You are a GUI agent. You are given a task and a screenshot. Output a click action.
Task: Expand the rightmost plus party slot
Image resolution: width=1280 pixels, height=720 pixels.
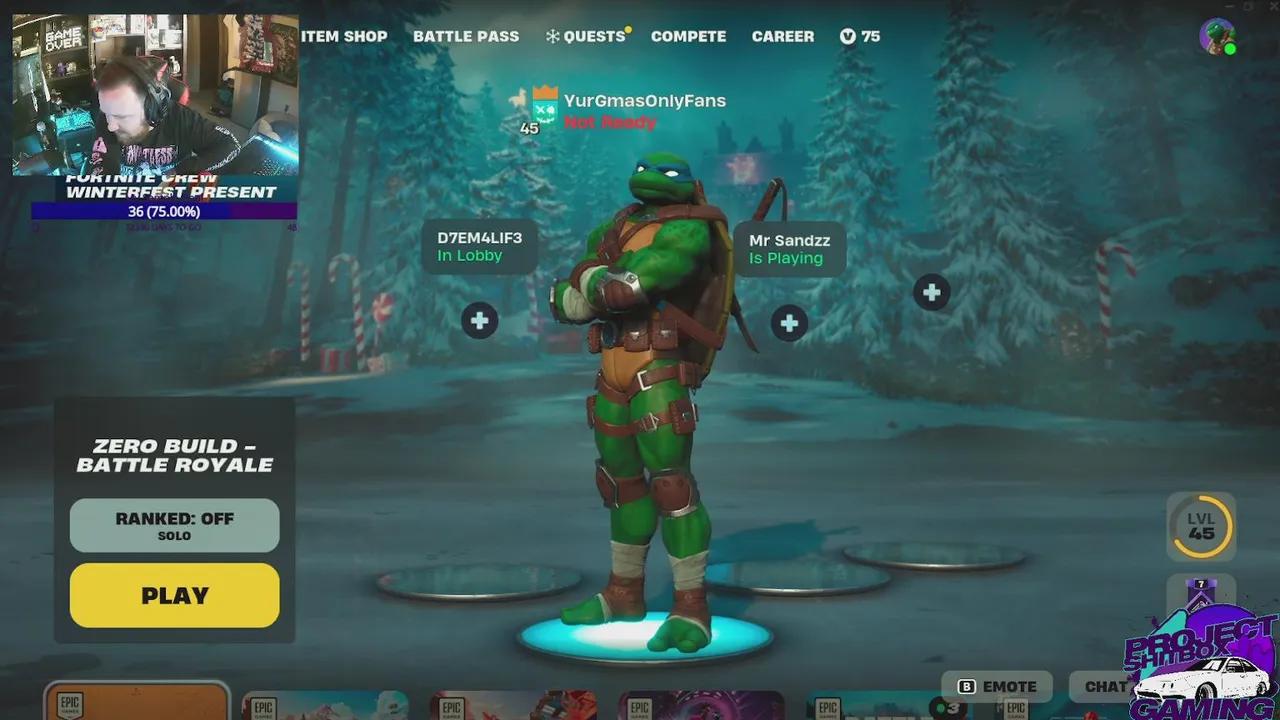(931, 291)
